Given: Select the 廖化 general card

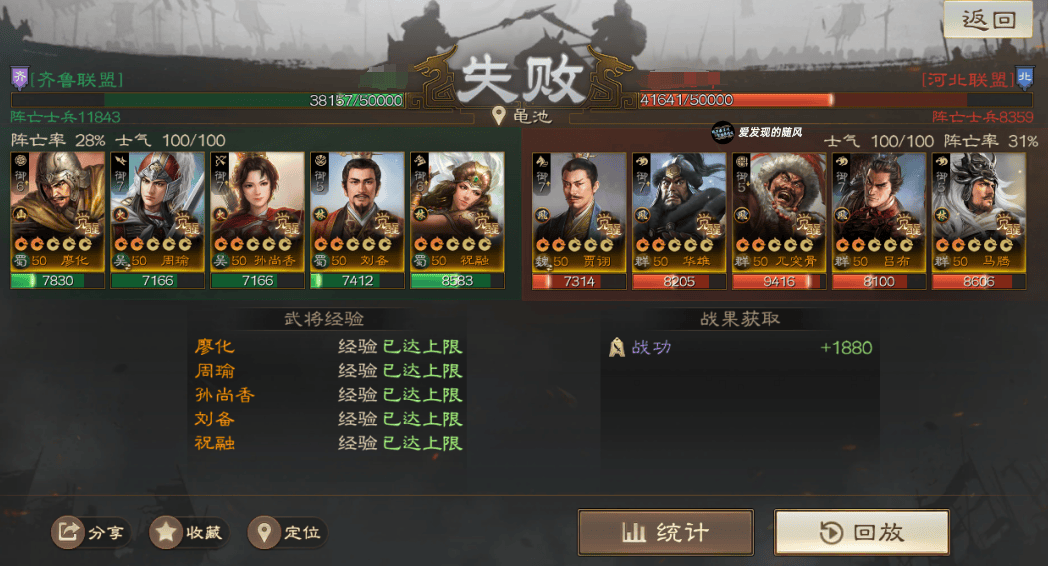Looking at the screenshot, I should [57, 213].
